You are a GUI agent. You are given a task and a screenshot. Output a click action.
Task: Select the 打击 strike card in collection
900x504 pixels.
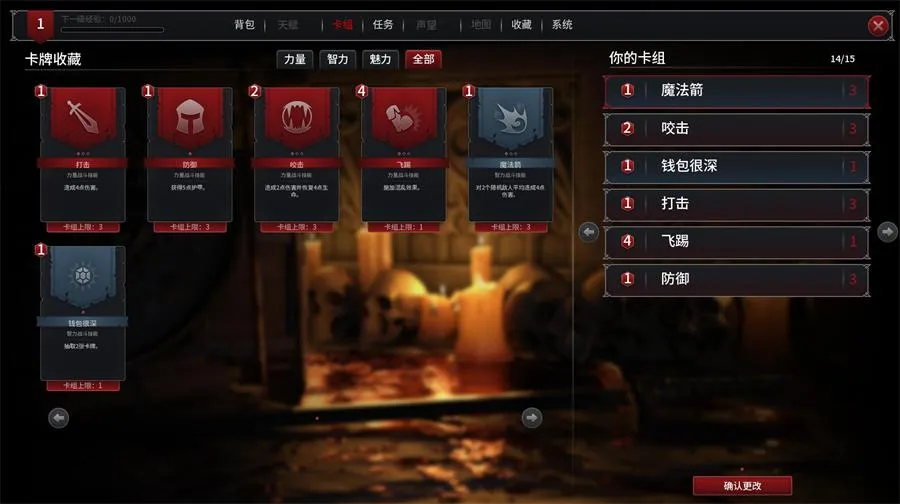pos(83,155)
